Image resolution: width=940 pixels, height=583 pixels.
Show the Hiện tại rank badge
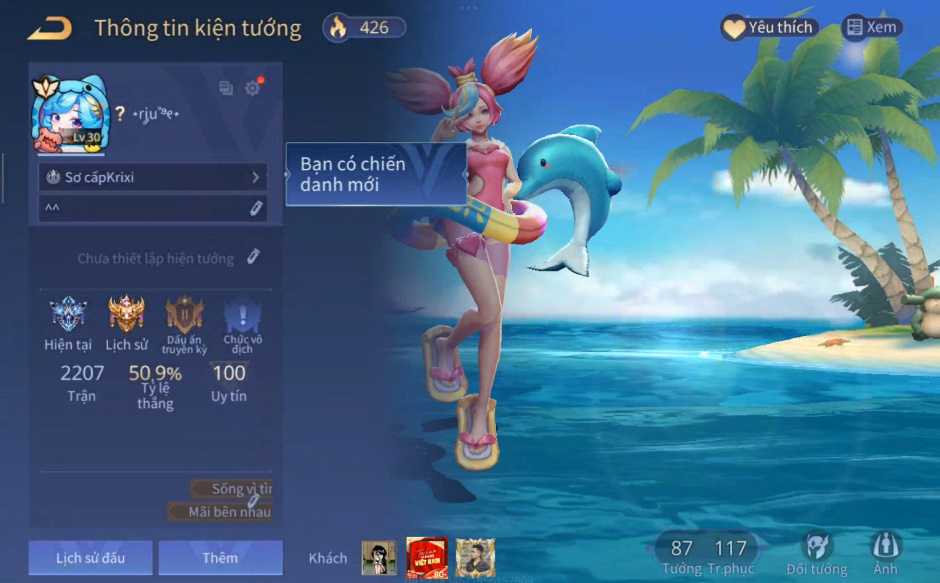point(69,316)
